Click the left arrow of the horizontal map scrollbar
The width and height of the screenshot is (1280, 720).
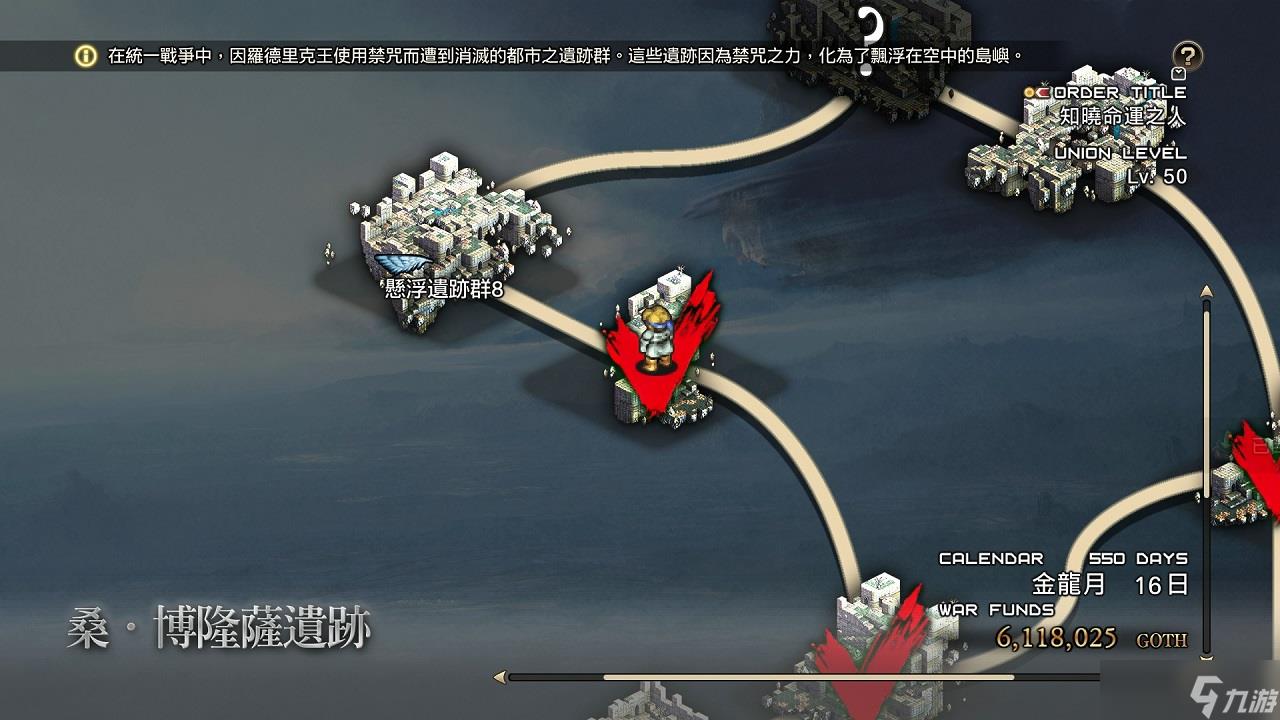(500, 677)
